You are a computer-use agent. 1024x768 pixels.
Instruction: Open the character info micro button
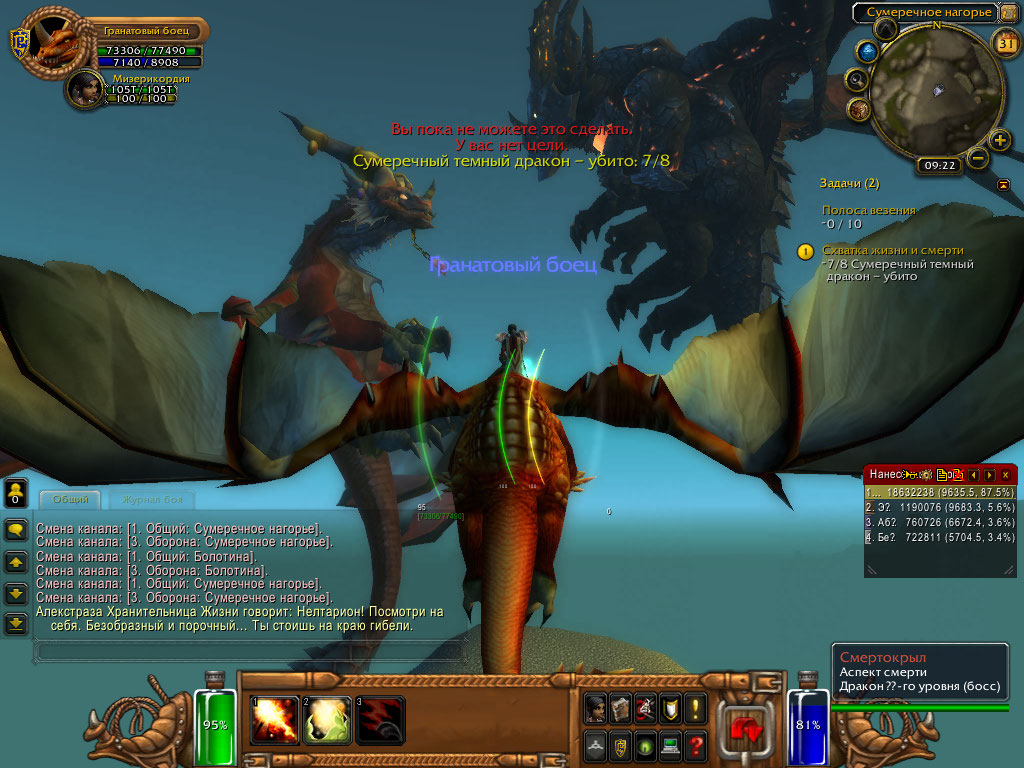coord(596,708)
